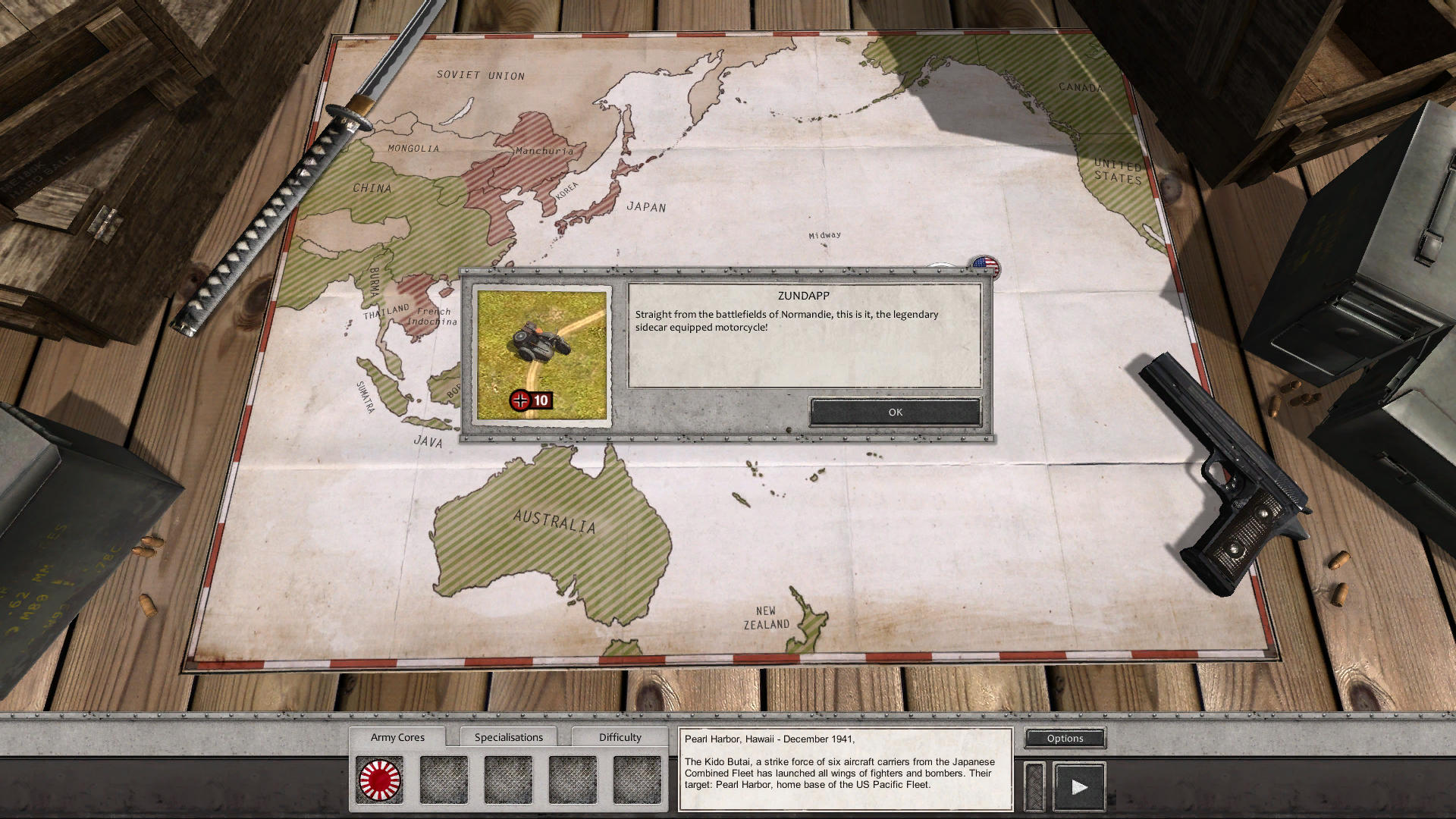The image size is (1456, 819).
Task: Switch to the Specialisations tab
Action: (509, 736)
